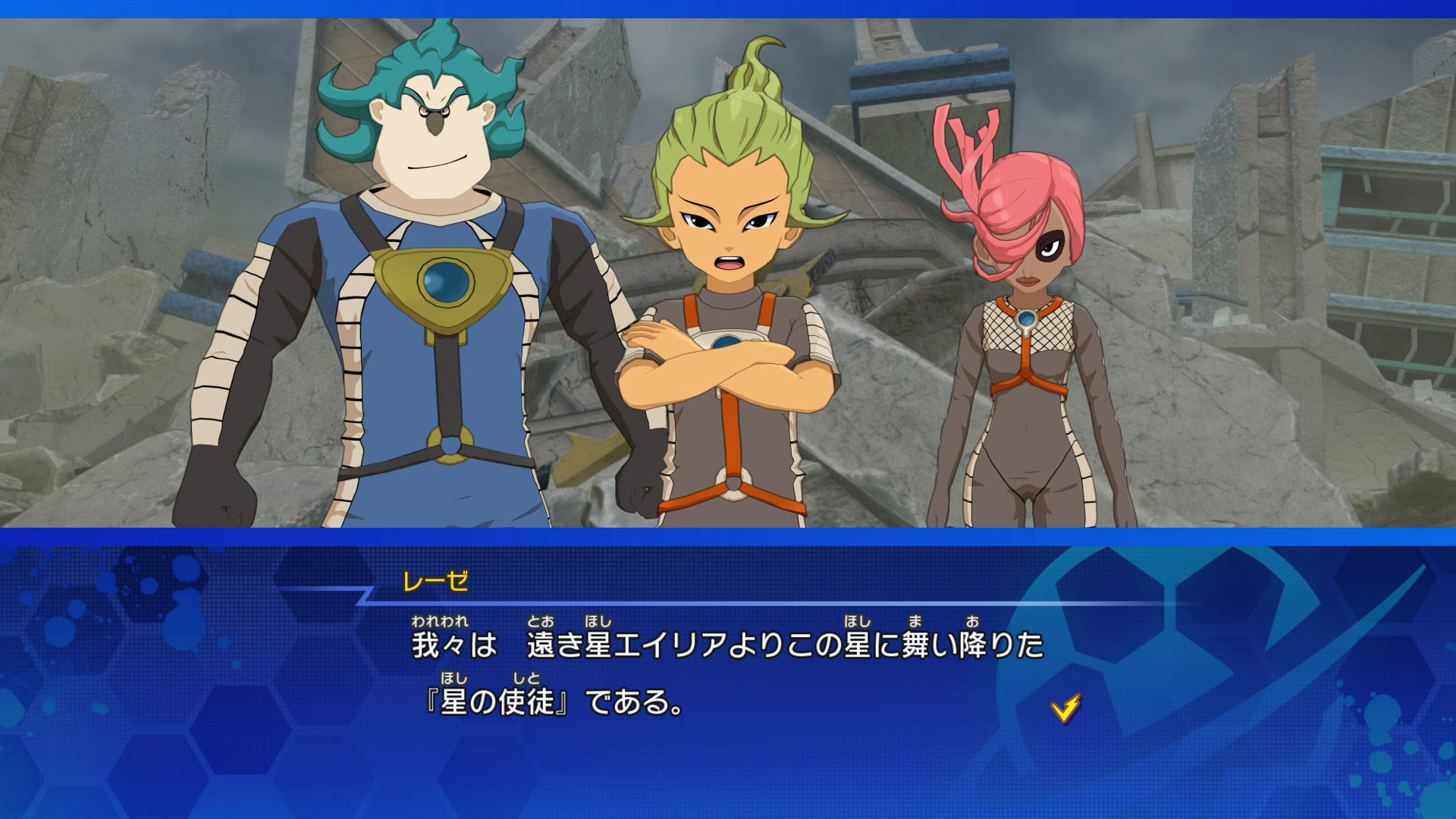Click the yellow checkmark to advance dialogue

coord(1065,708)
